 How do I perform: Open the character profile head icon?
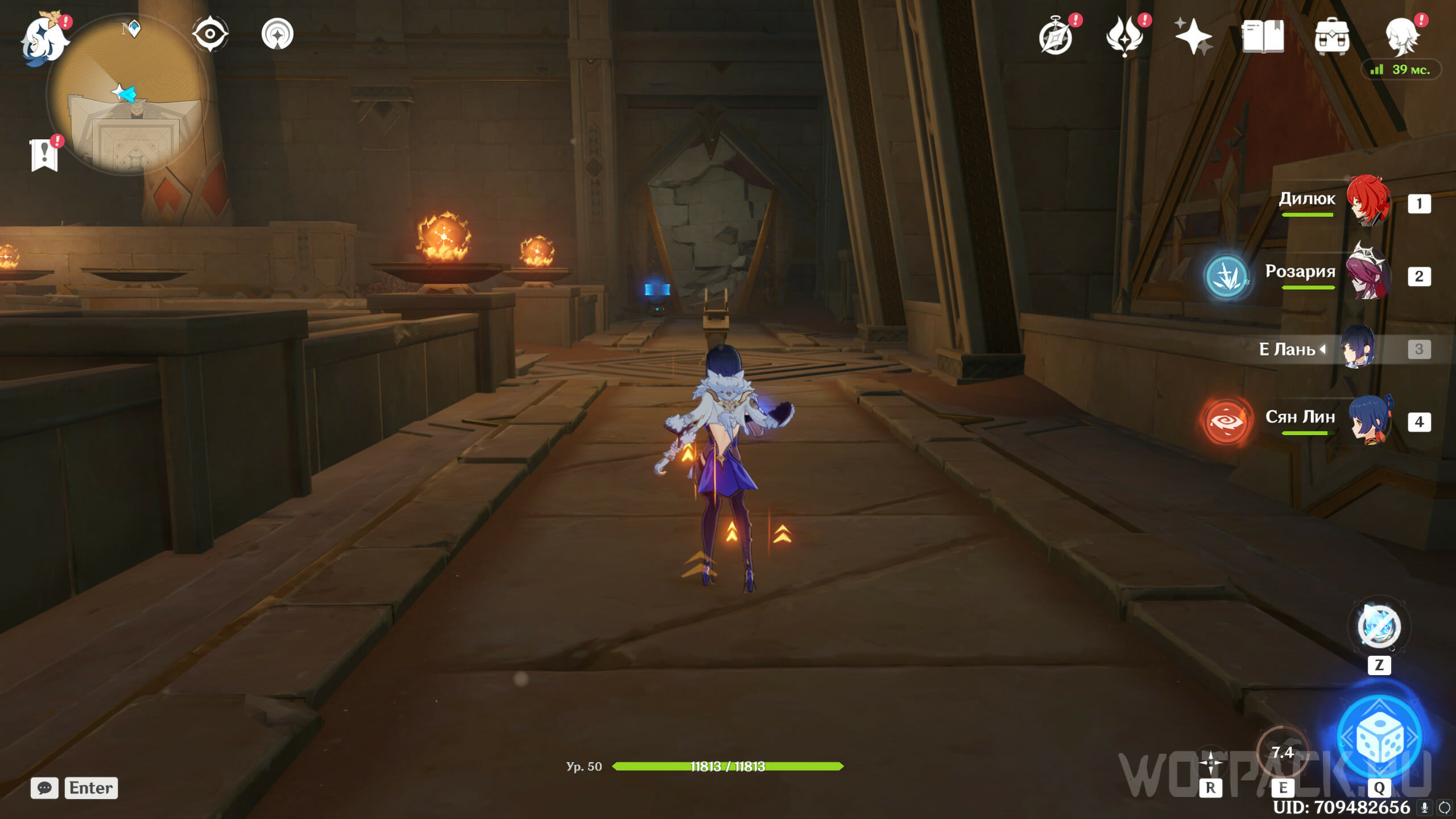[1401, 36]
